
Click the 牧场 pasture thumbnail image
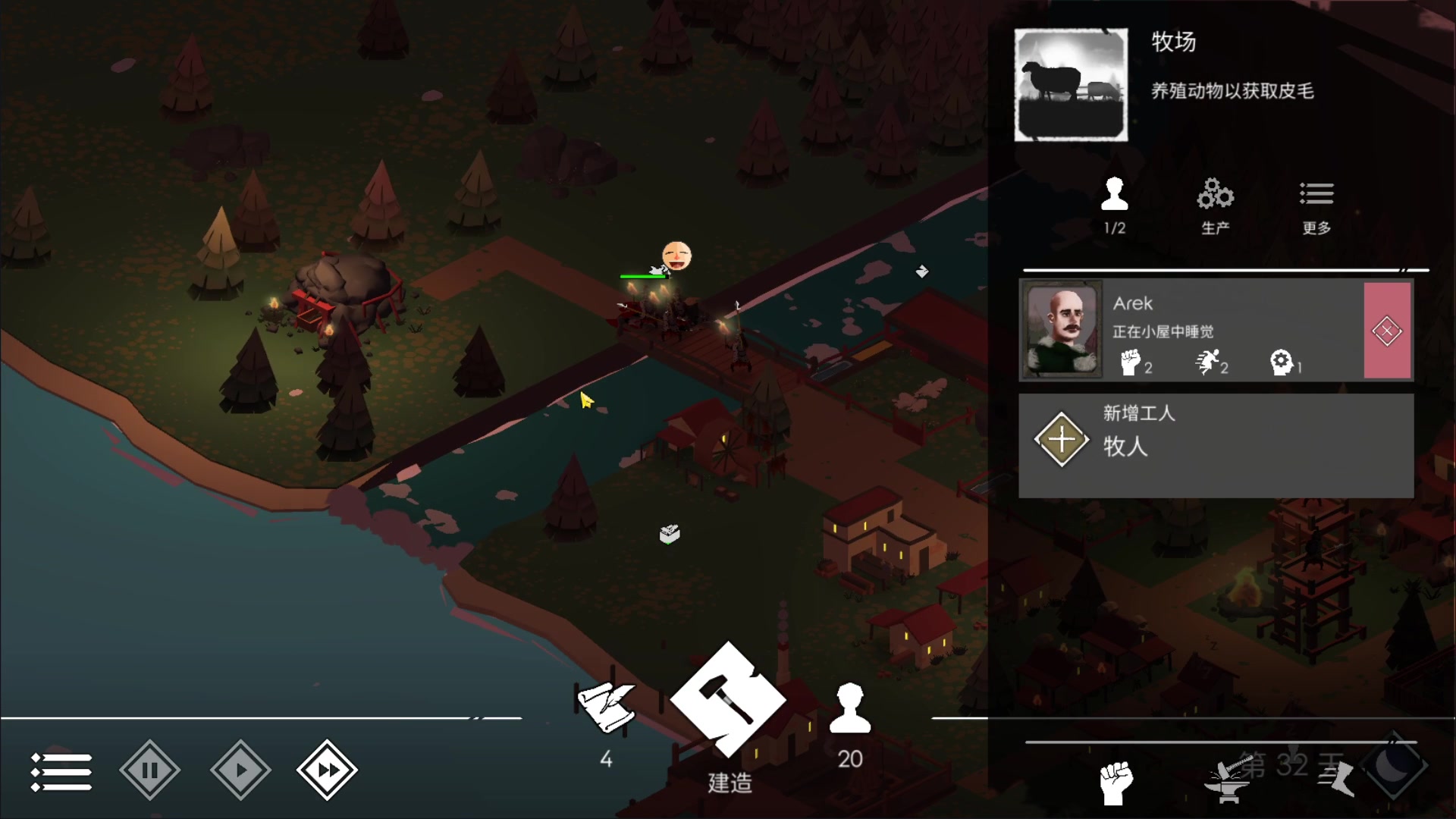click(x=1071, y=85)
